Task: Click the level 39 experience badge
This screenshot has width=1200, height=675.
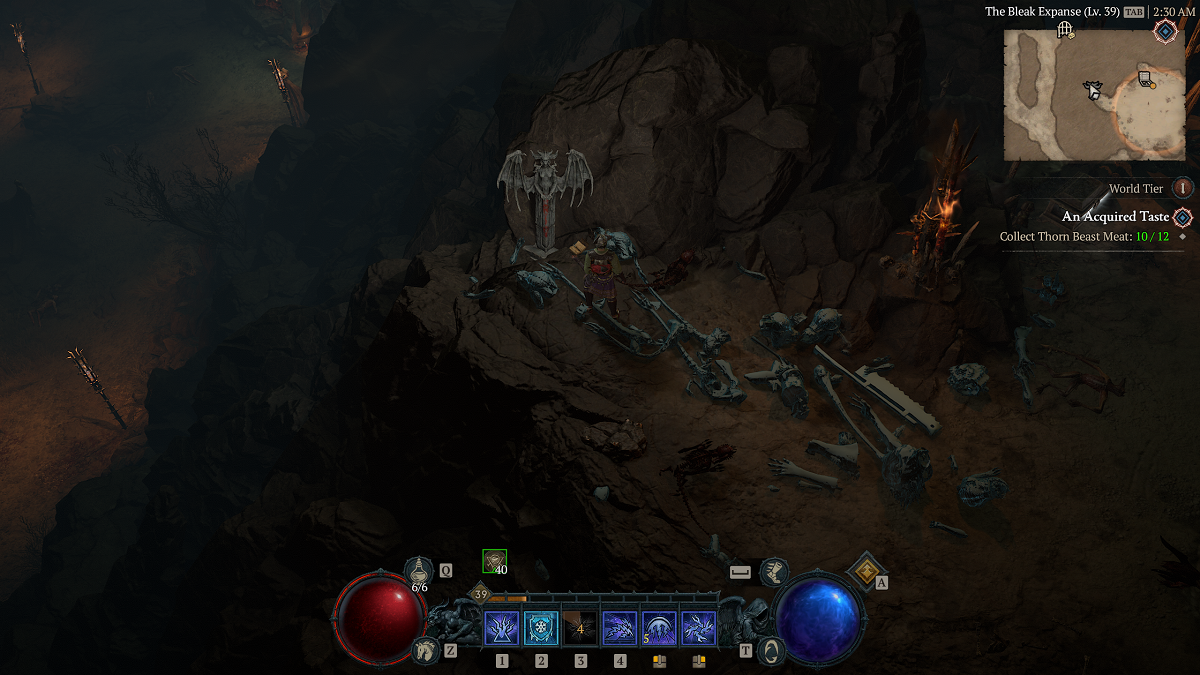Action: [481, 595]
